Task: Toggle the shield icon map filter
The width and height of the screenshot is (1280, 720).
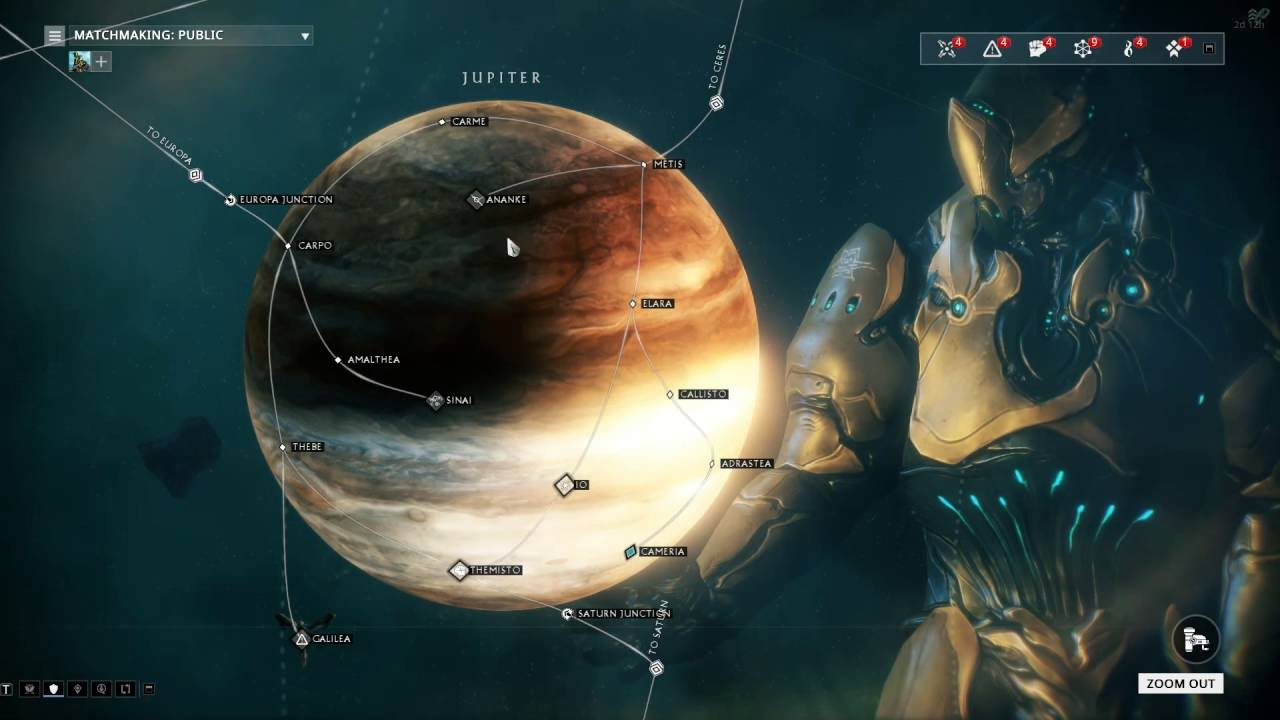Action: [x=53, y=689]
